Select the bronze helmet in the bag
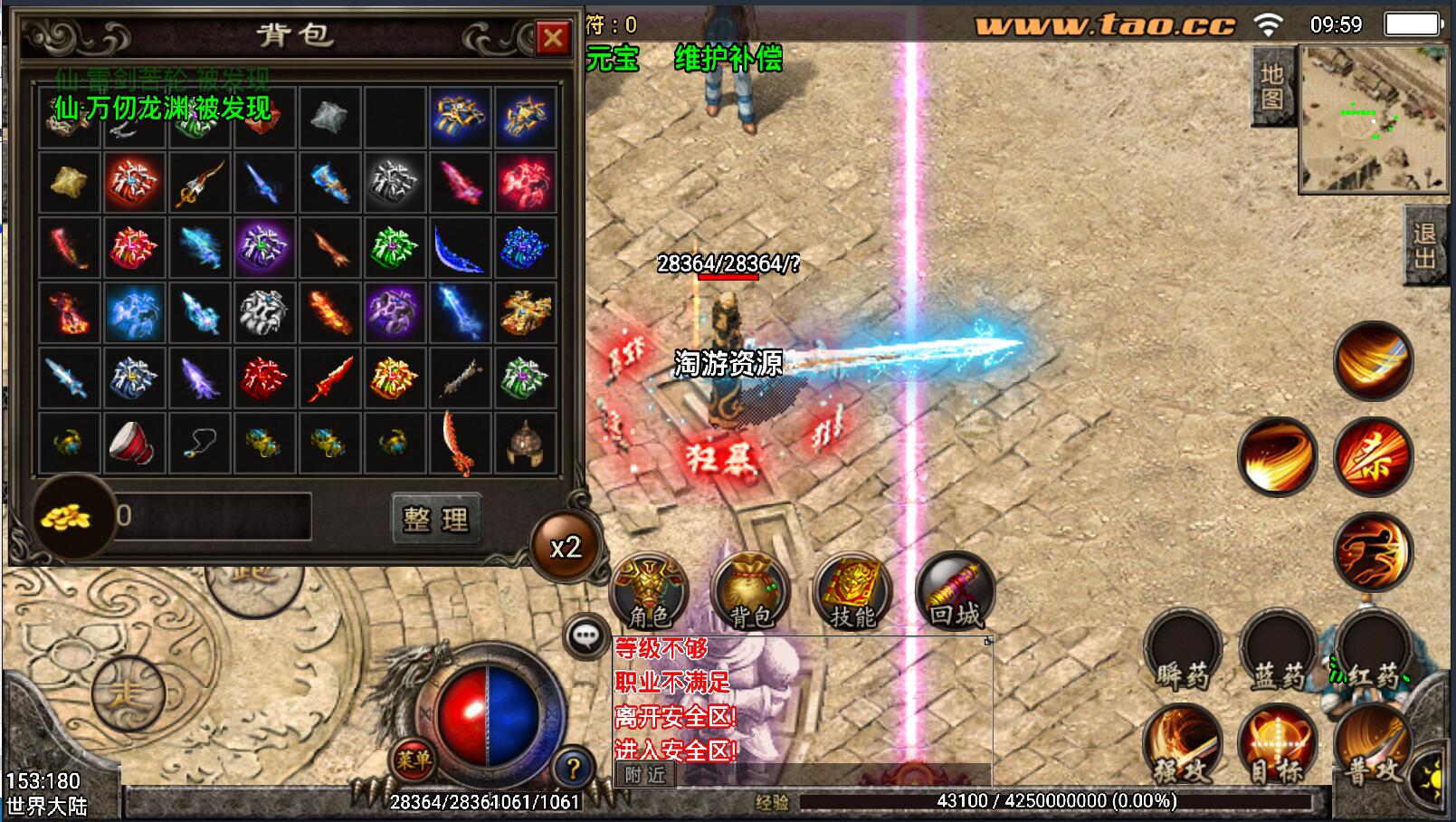Screen dimensions: 1456x822 coord(525,443)
